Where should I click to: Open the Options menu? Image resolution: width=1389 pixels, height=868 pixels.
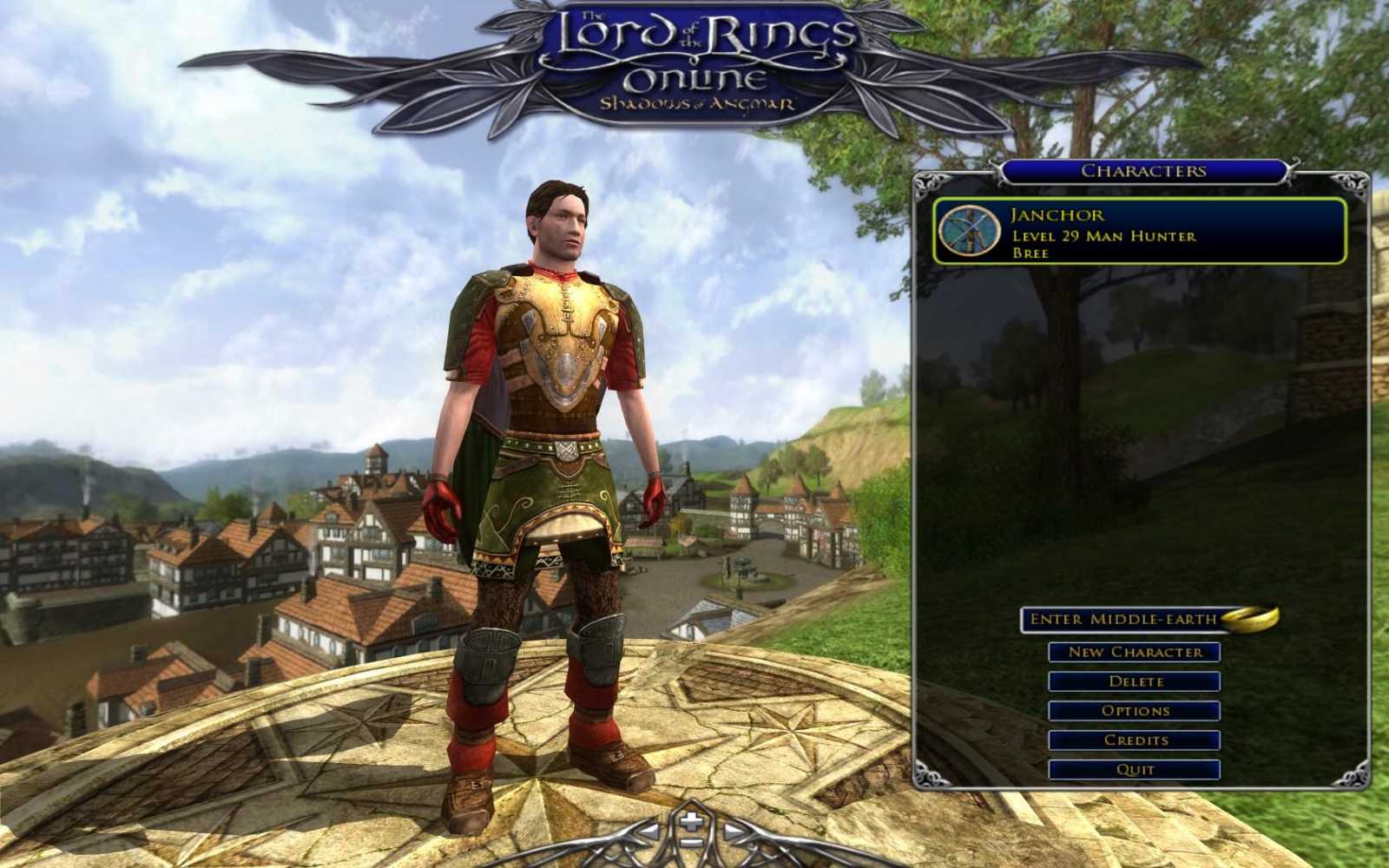(x=1137, y=710)
